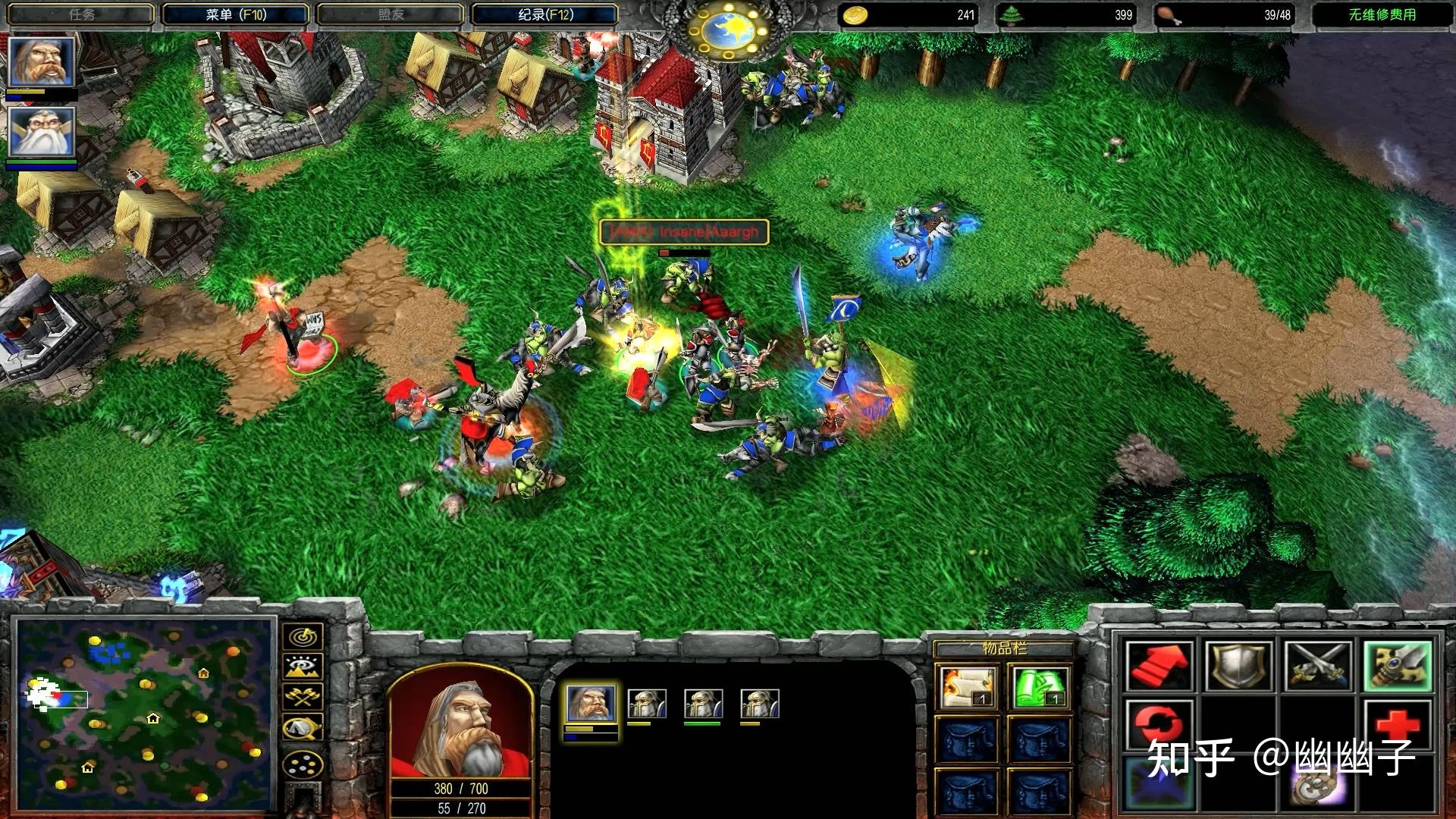This screenshot has height=819, width=1456.
Task: Issue the red-arrow Move command
Action: click(x=1158, y=666)
